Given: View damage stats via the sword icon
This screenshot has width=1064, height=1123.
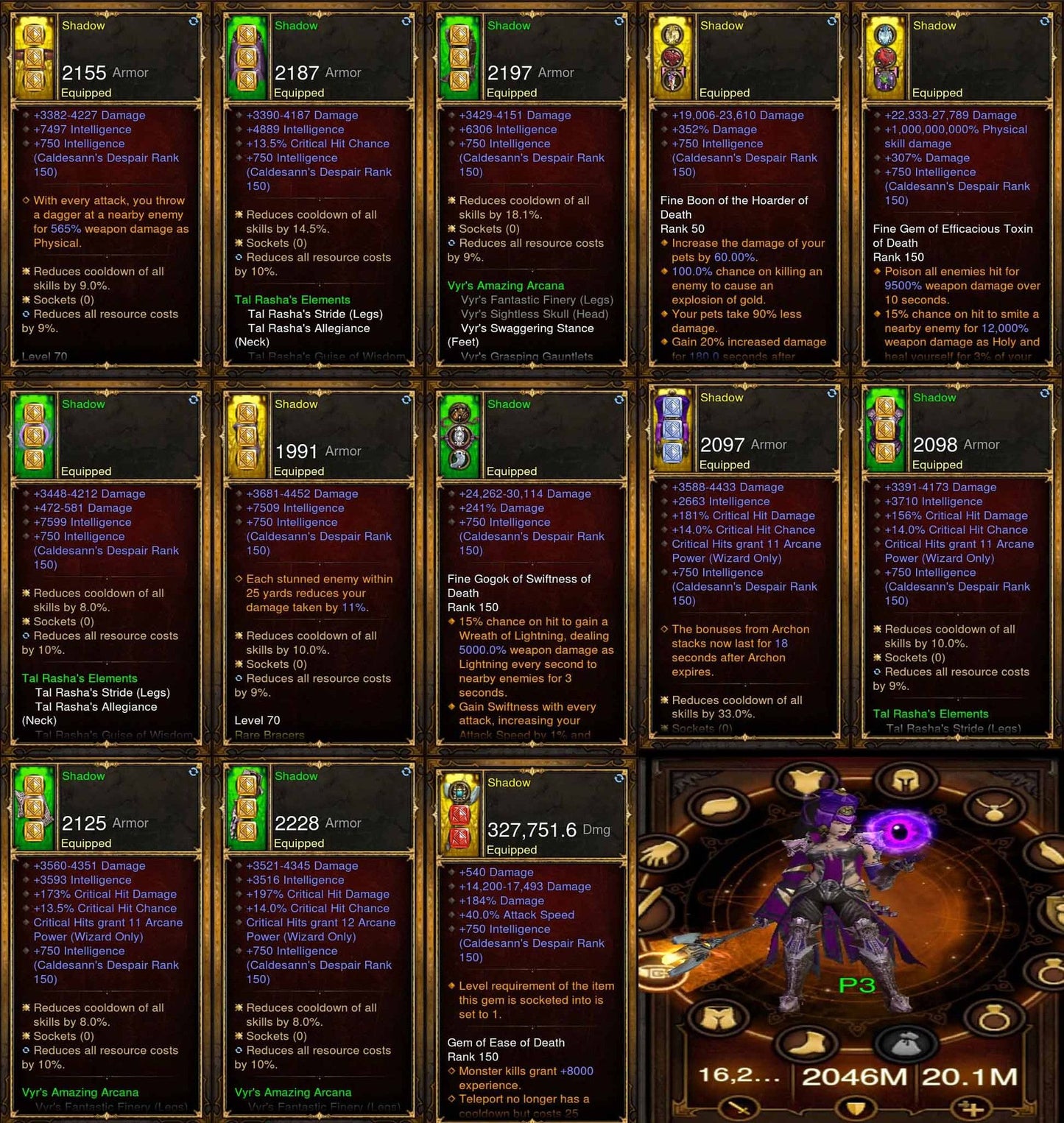Looking at the screenshot, I should click(737, 1108).
